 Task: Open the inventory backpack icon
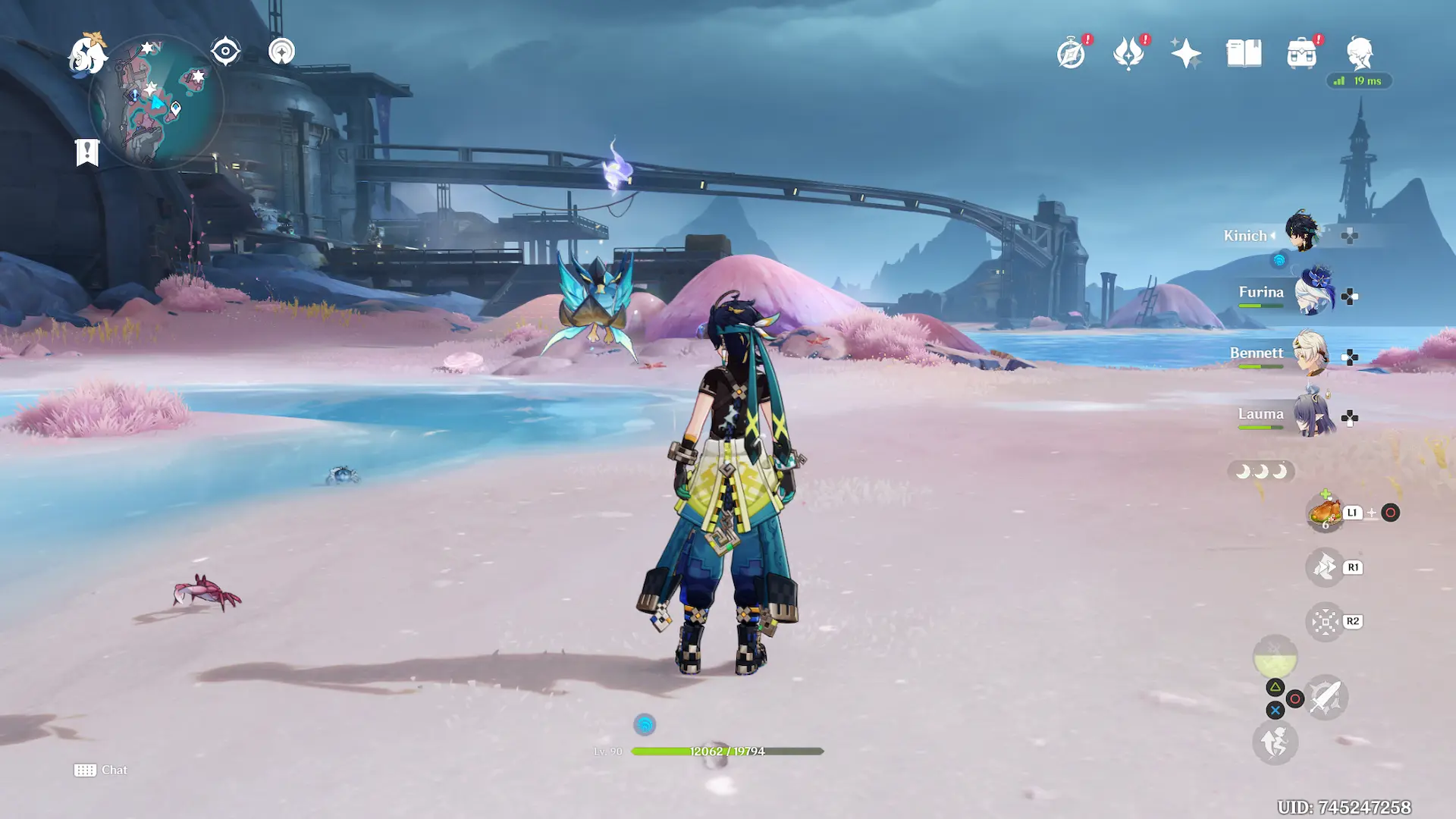pos(1301,54)
